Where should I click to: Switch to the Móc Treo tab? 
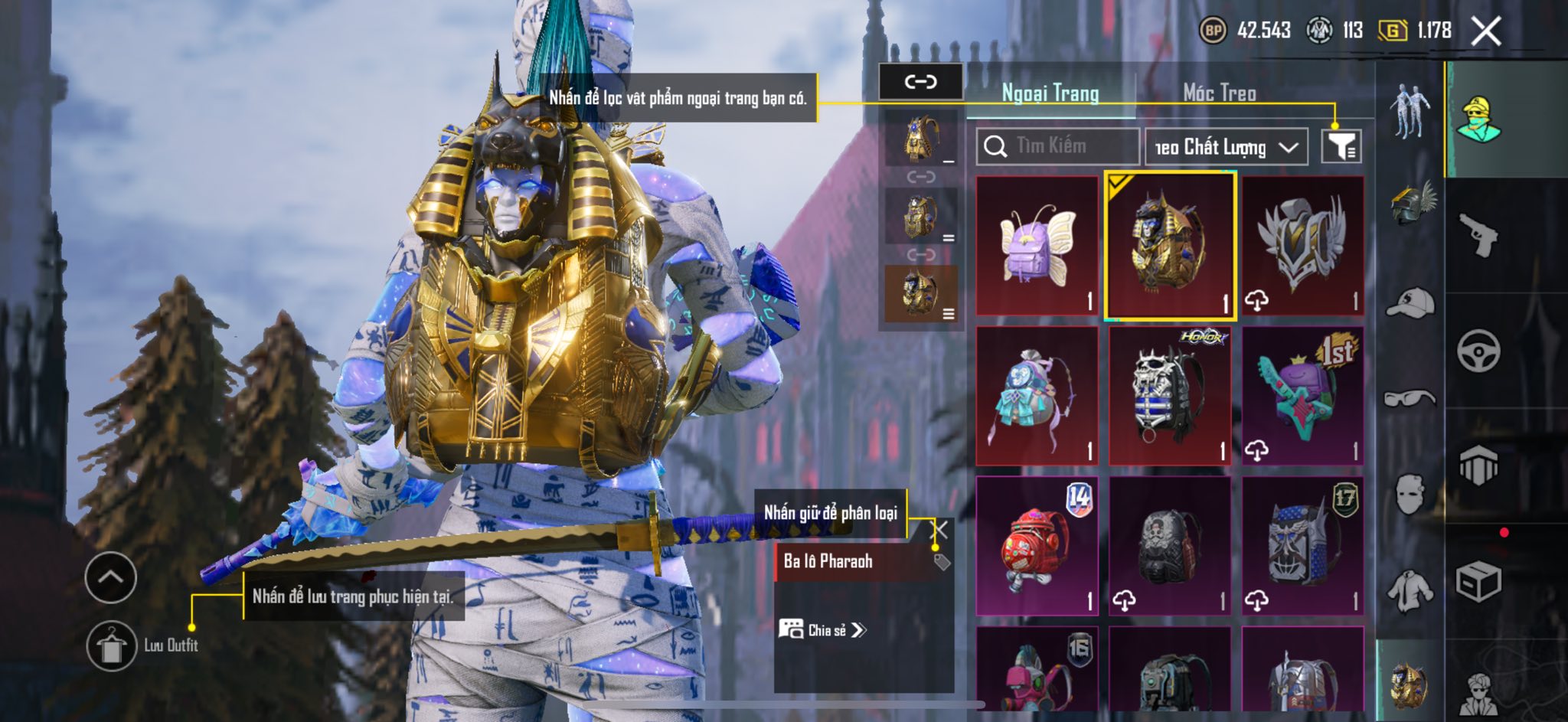click(1219, 93)
